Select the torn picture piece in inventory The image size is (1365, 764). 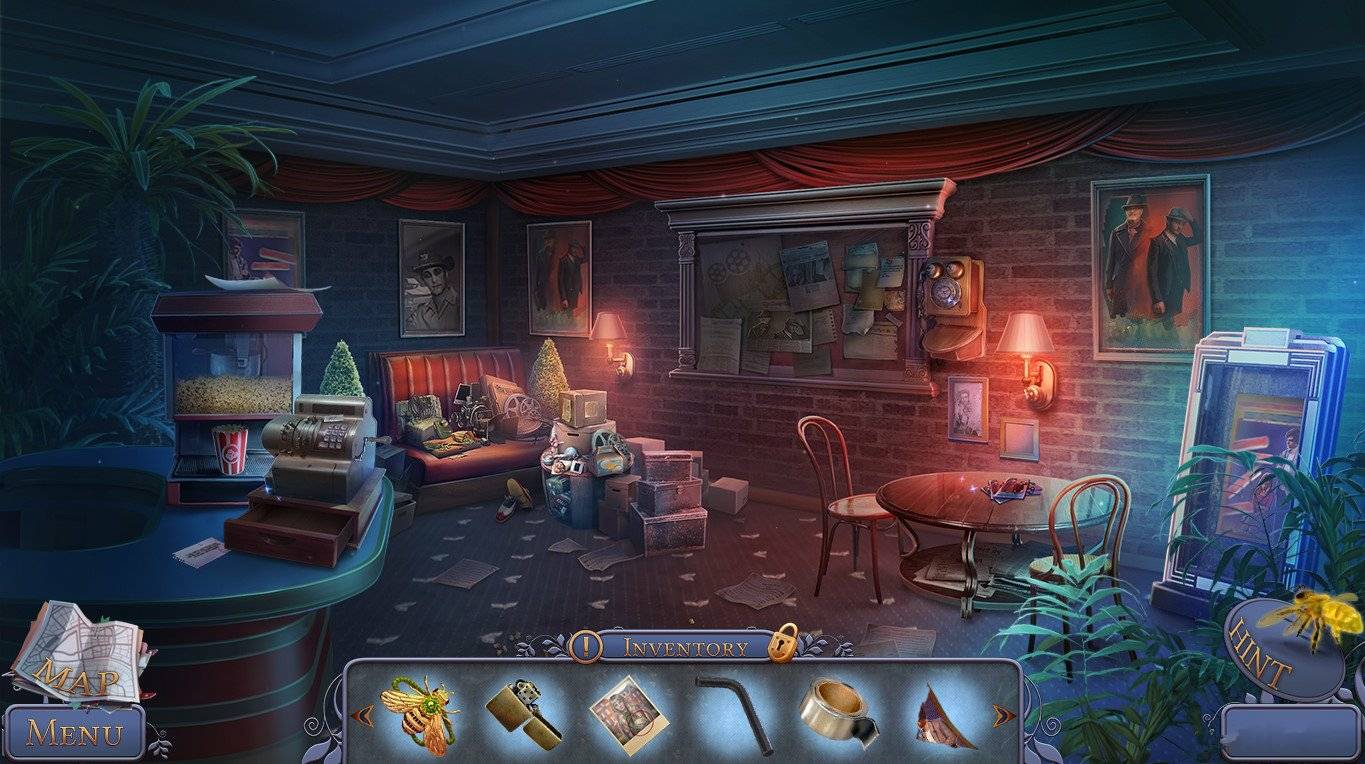coord(943,716)
